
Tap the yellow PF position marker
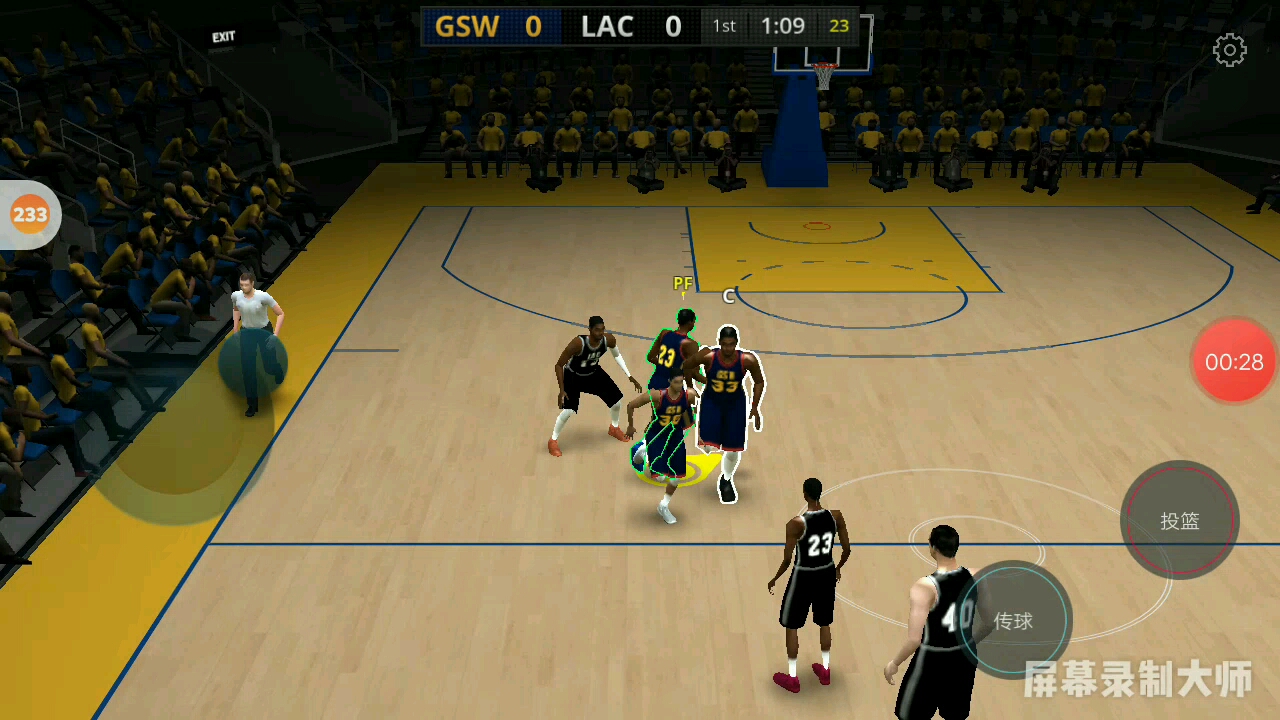click(683, 284)
